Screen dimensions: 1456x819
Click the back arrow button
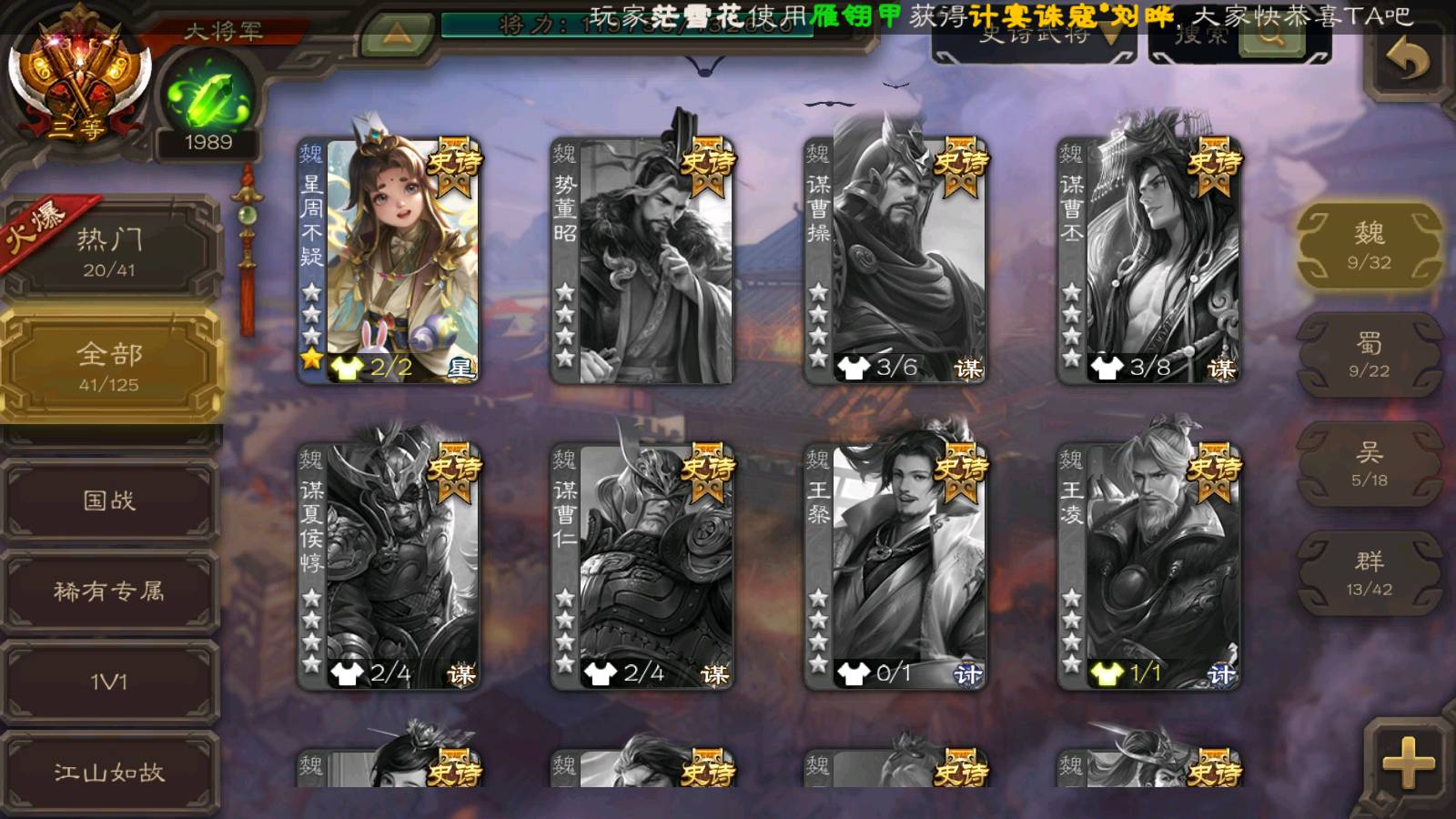pyautogui.click(x=1407, y=62)
